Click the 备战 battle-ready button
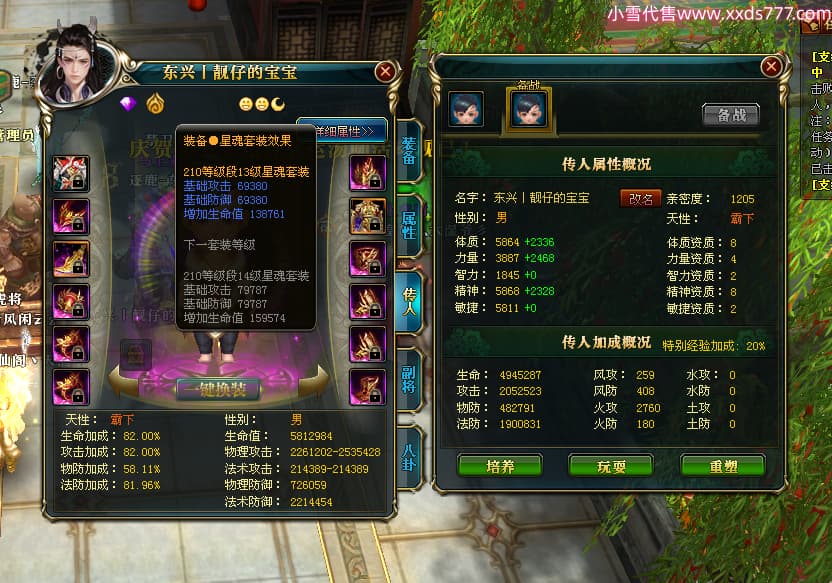 730,115
